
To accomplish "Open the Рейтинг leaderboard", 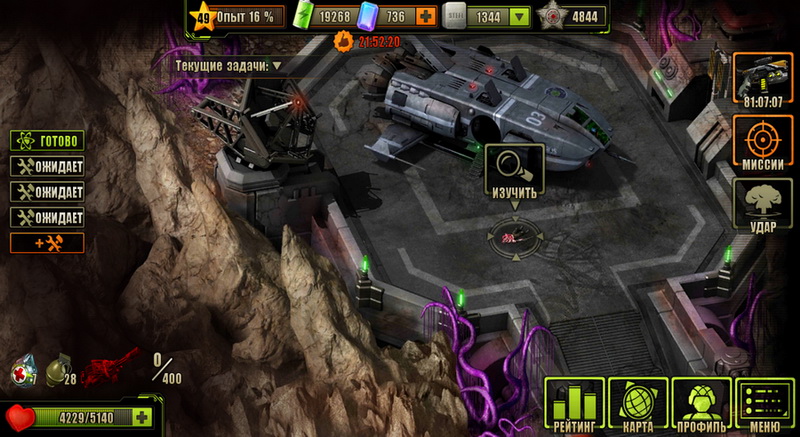I will click(x=575, y=405).
